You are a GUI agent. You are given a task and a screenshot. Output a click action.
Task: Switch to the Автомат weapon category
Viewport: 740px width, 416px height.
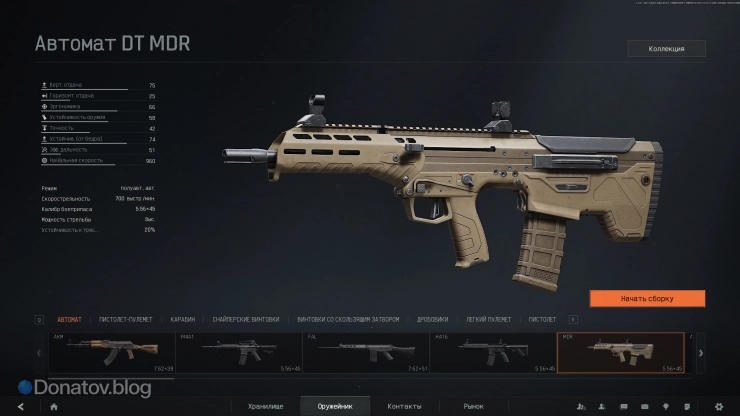(70, 319)
